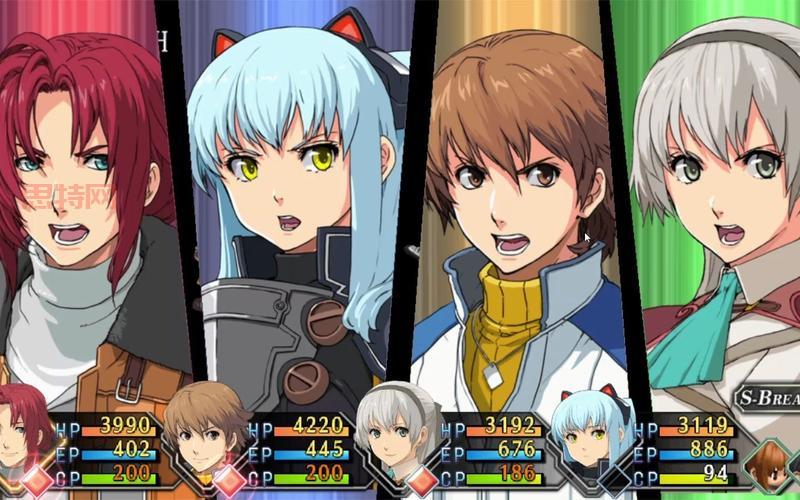Image resolution: width=800 pixels, height=500 pixels.
Task: Select the red-haired party member's status portrait
Action: point(24,428)
